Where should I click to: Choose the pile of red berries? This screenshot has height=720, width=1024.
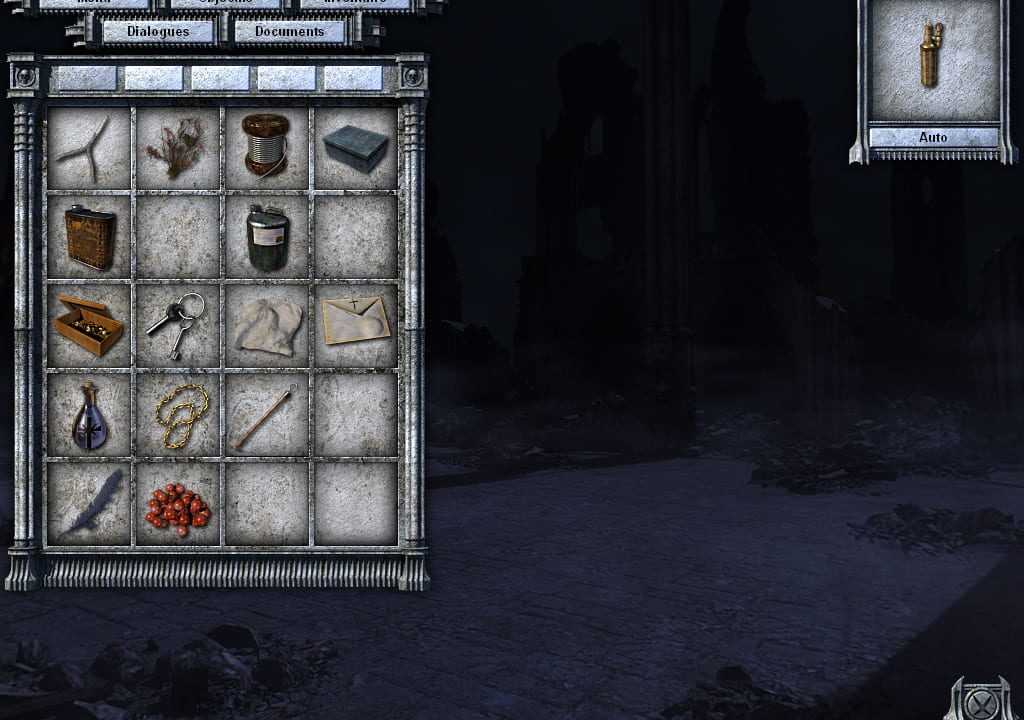[x=178, y=505]
